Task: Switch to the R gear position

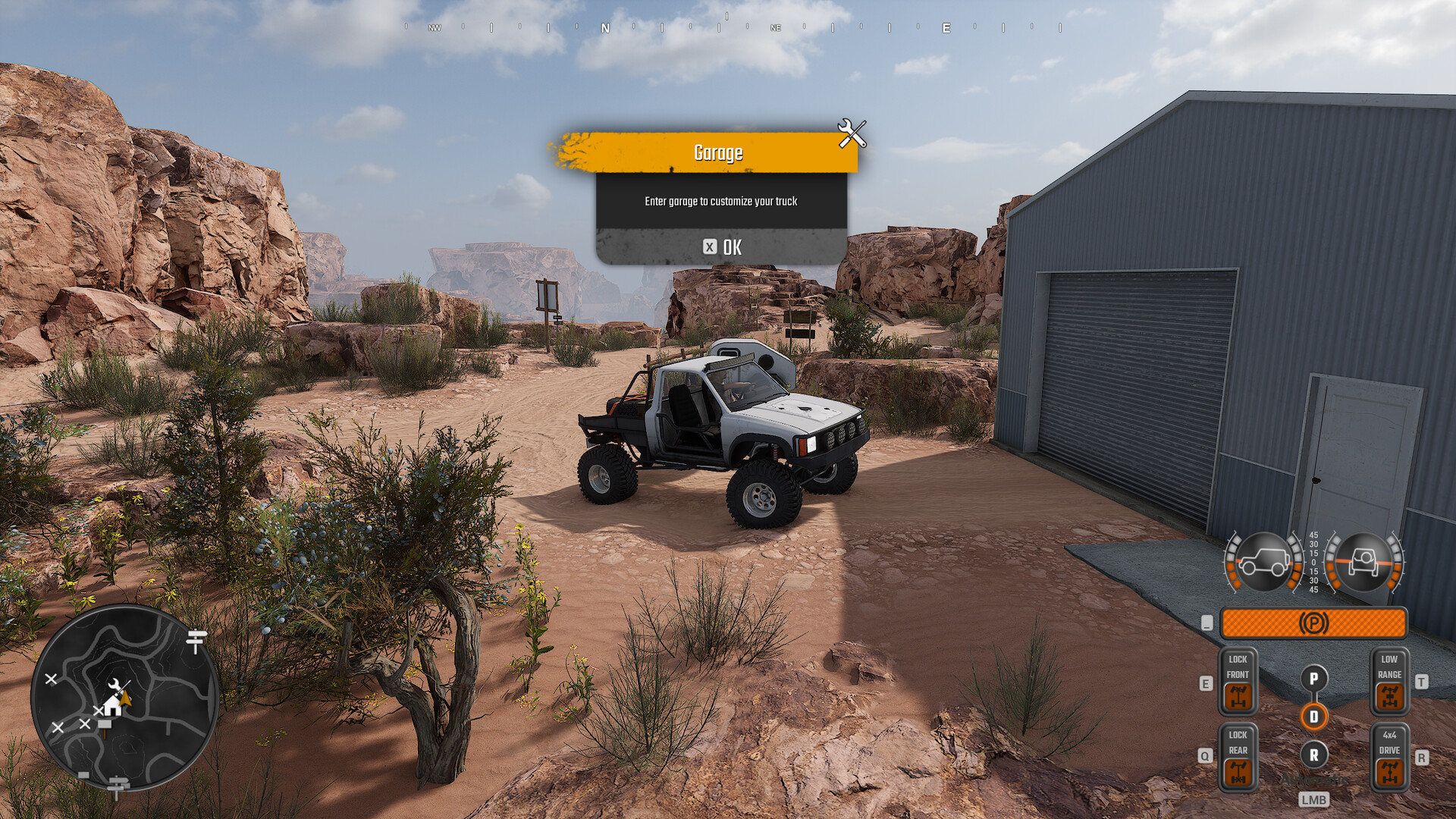Action: (x=1314, y=755)
